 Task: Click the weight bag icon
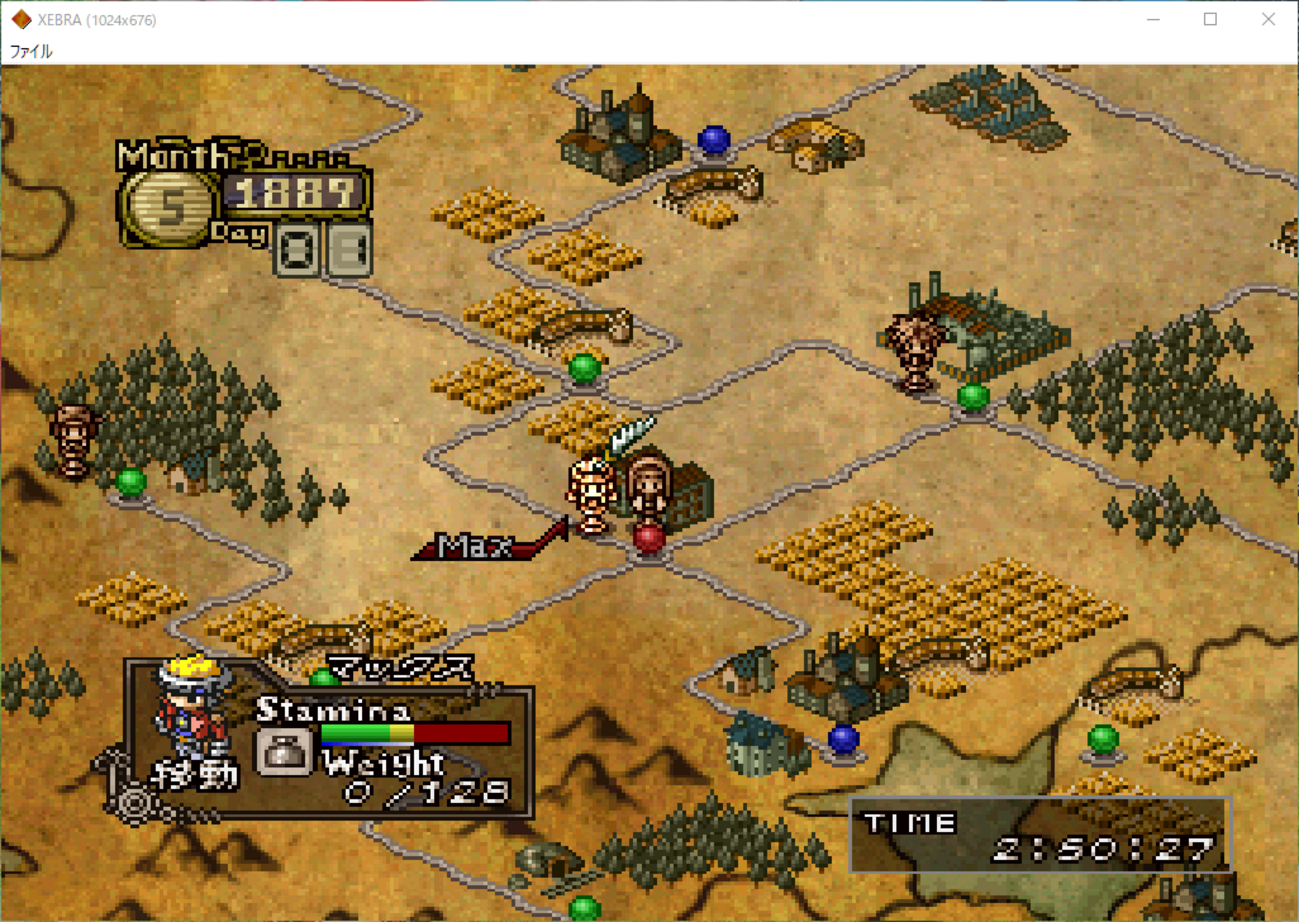[x=284, y=751]
